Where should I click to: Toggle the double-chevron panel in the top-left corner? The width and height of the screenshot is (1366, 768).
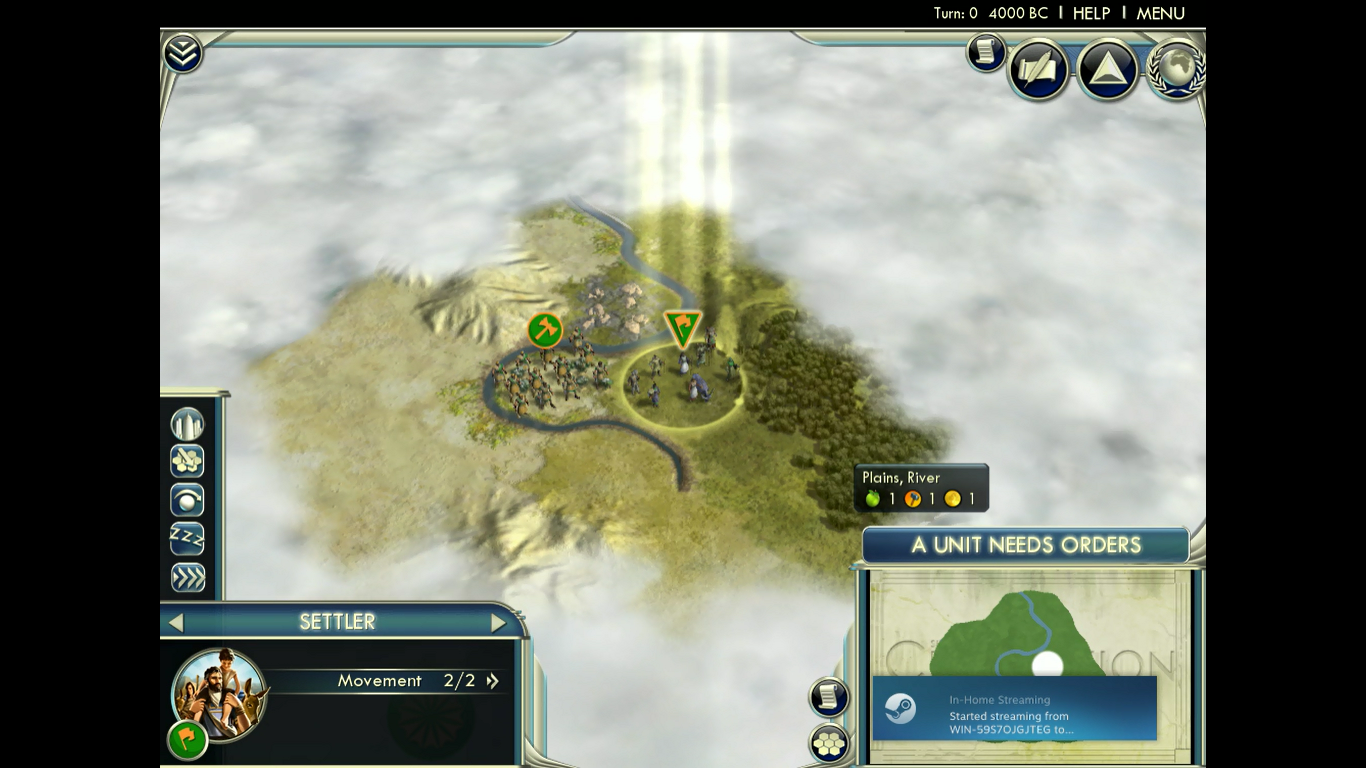(x=182, y=53)
